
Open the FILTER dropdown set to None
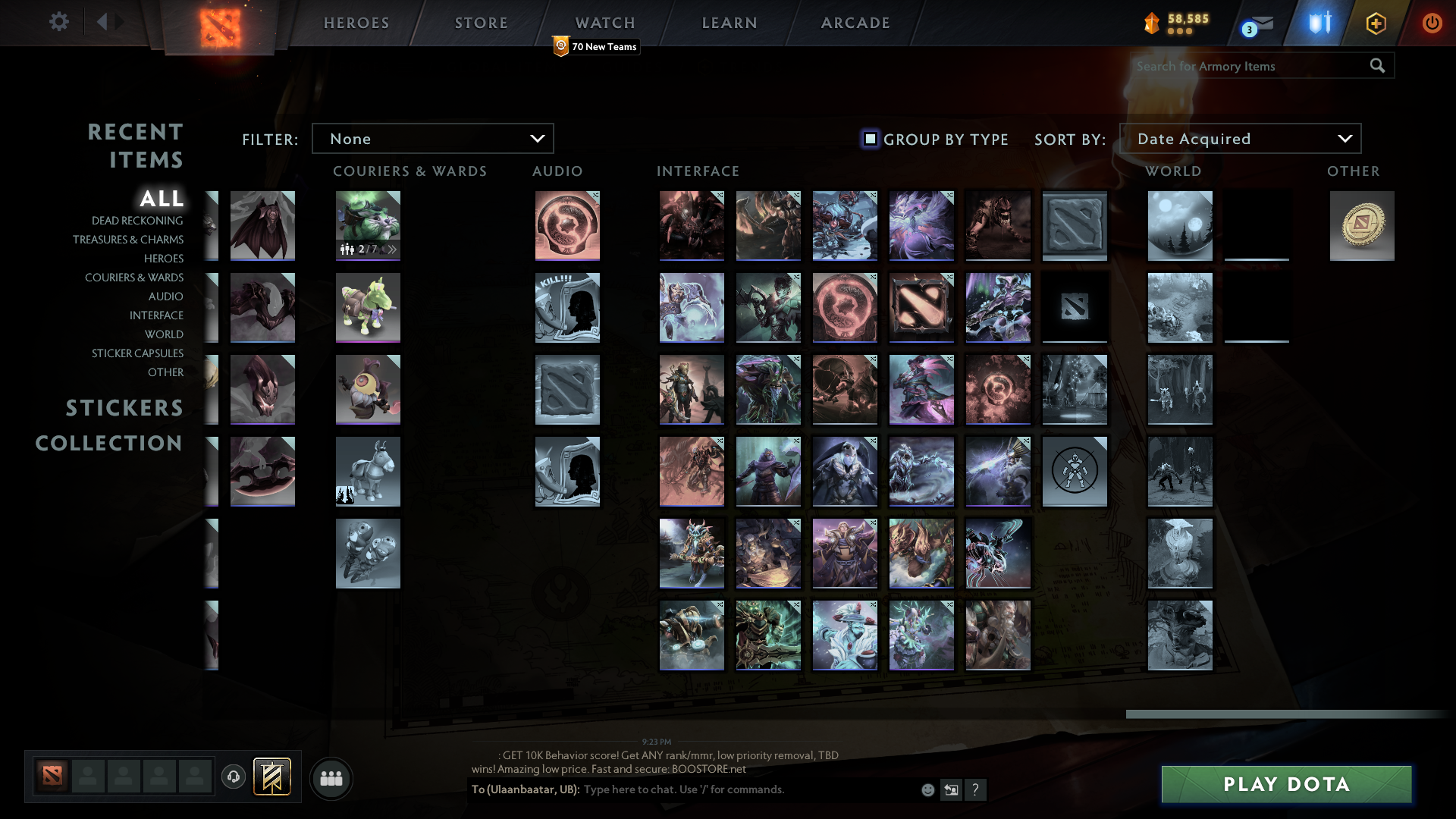click(432, 138)
